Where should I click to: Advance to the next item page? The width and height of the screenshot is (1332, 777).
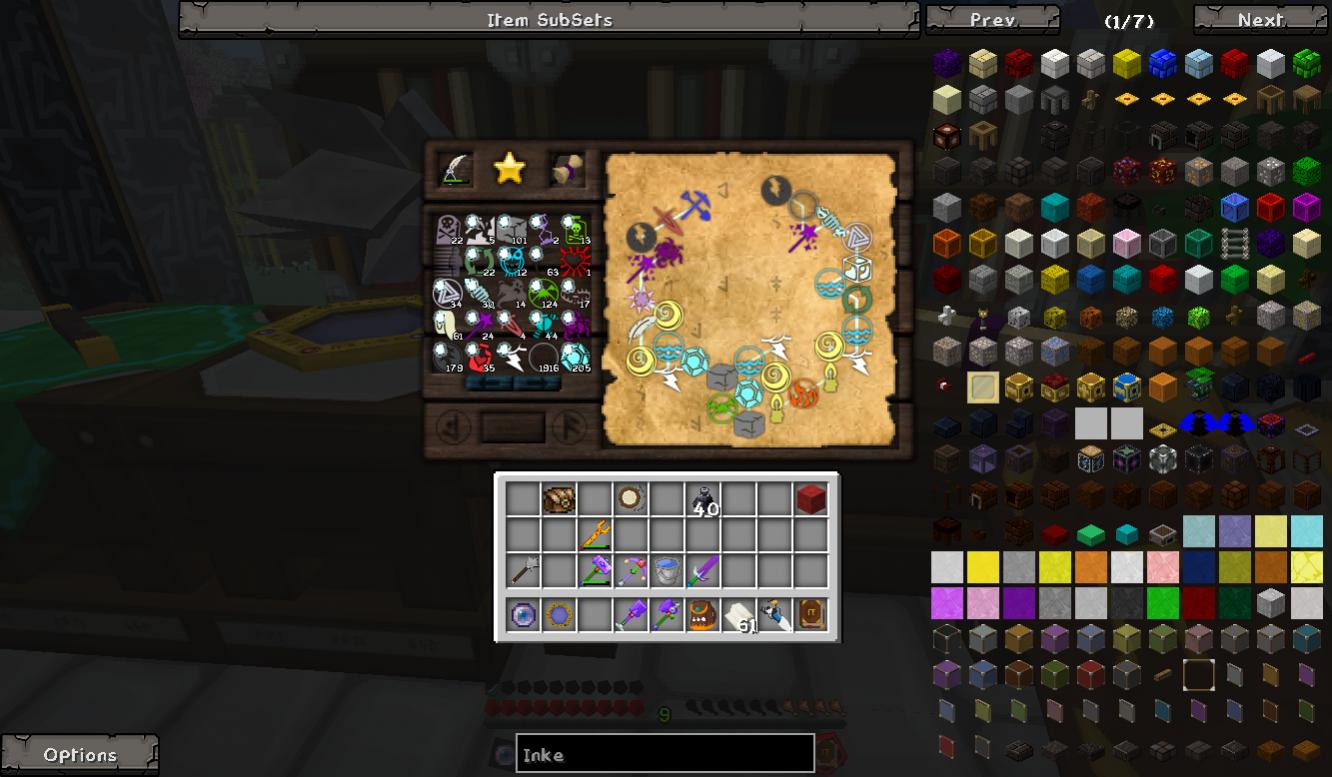tap(1260, 20)
